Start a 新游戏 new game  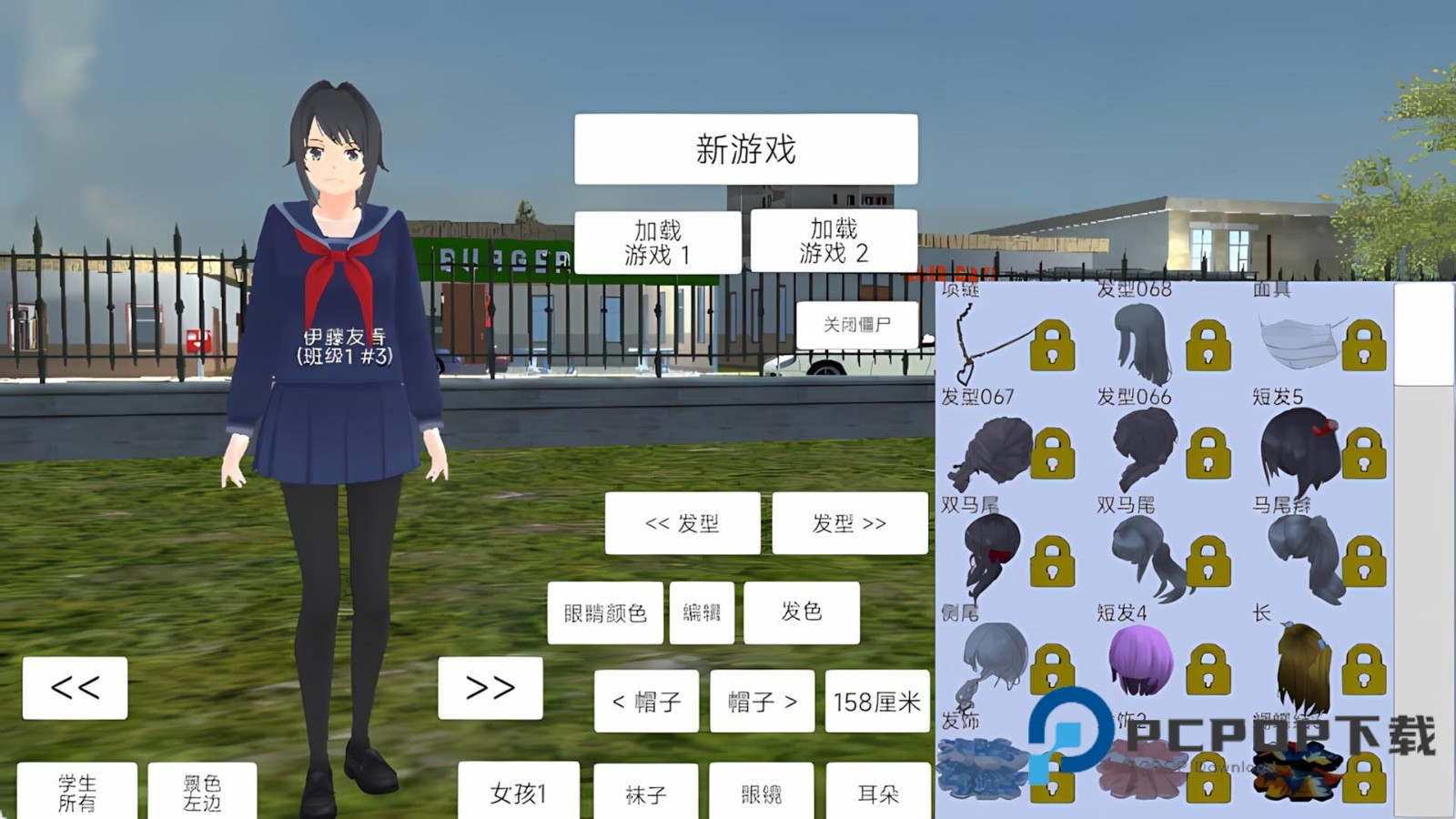pos(744,148)
